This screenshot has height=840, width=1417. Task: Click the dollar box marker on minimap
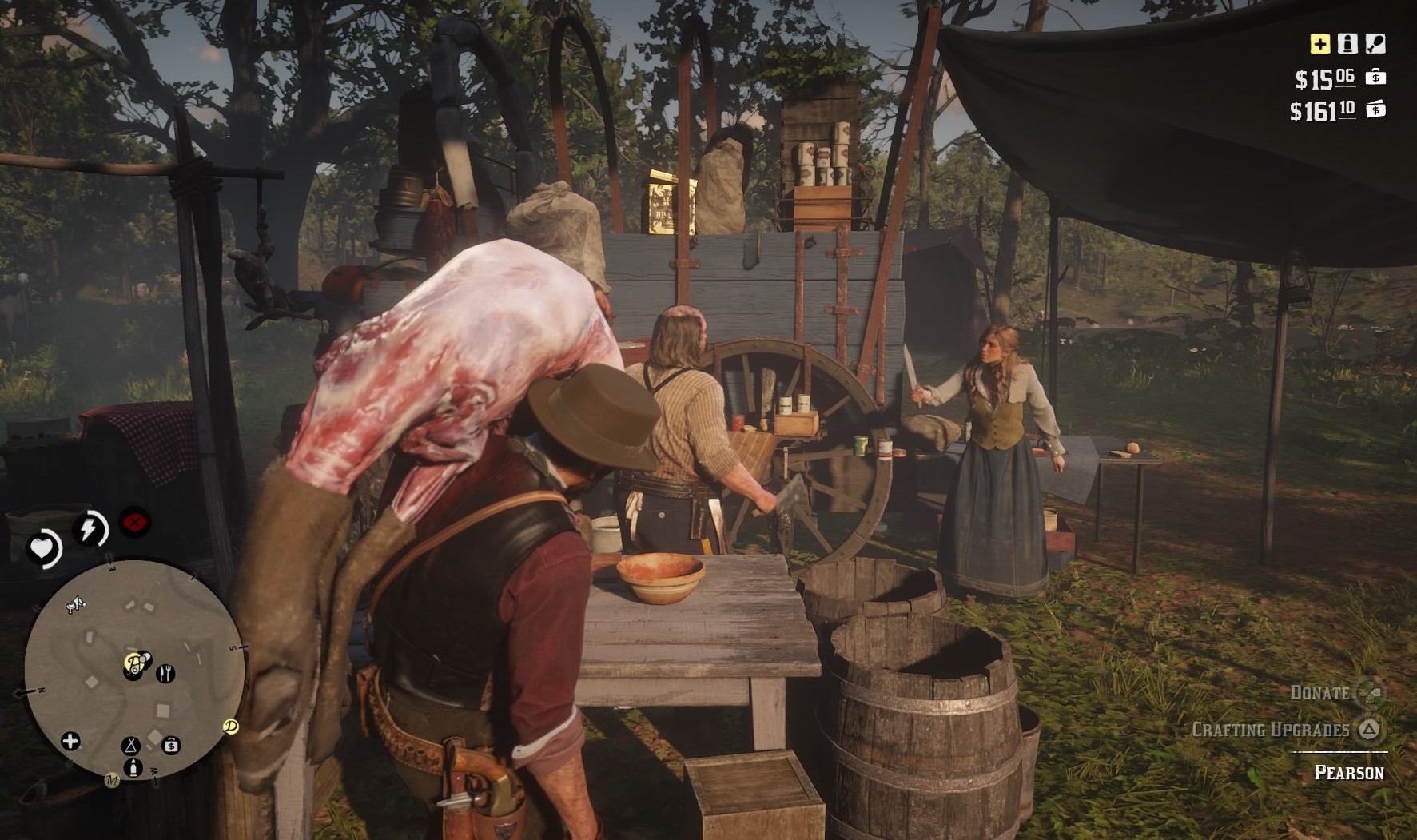click(x=171, y=746)
